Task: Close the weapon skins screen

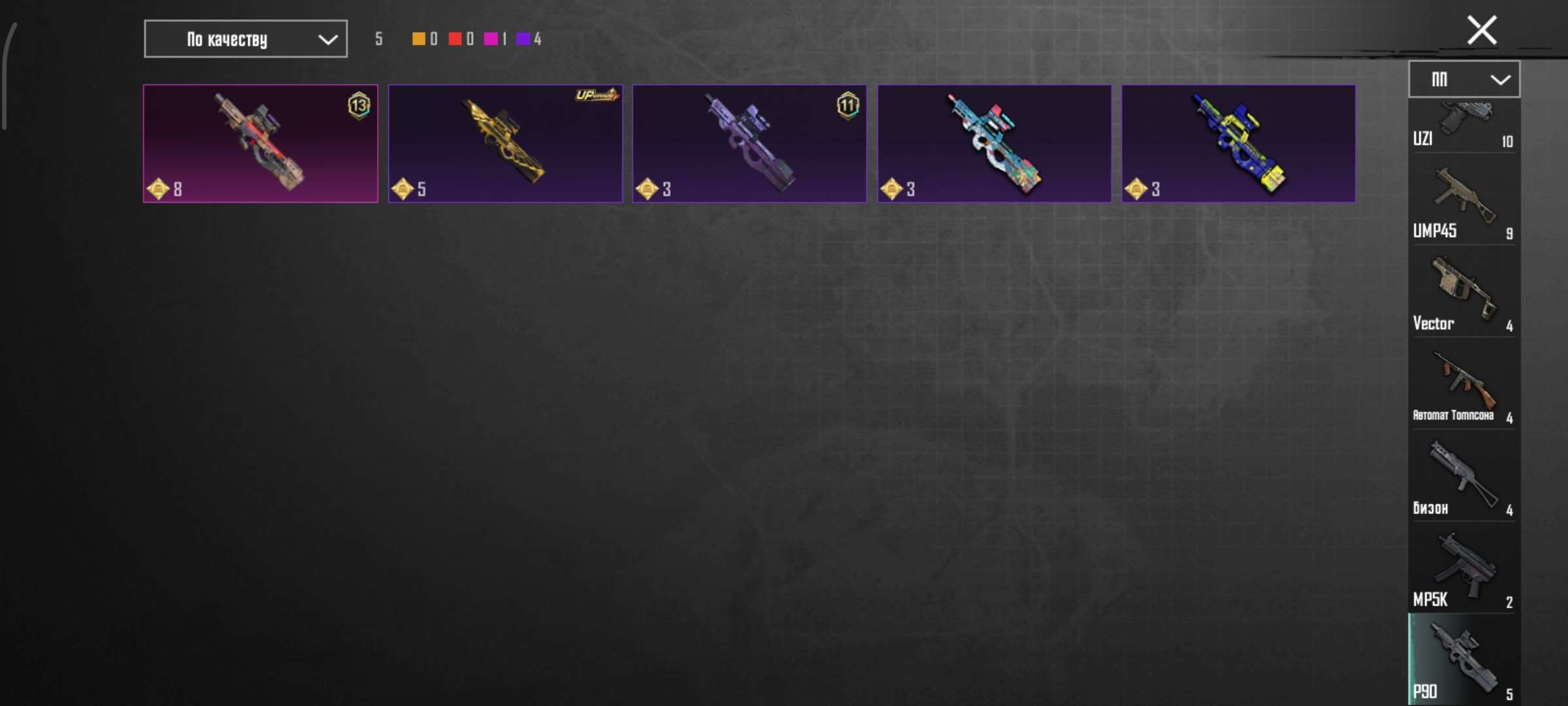Action: coord(1481,30)
